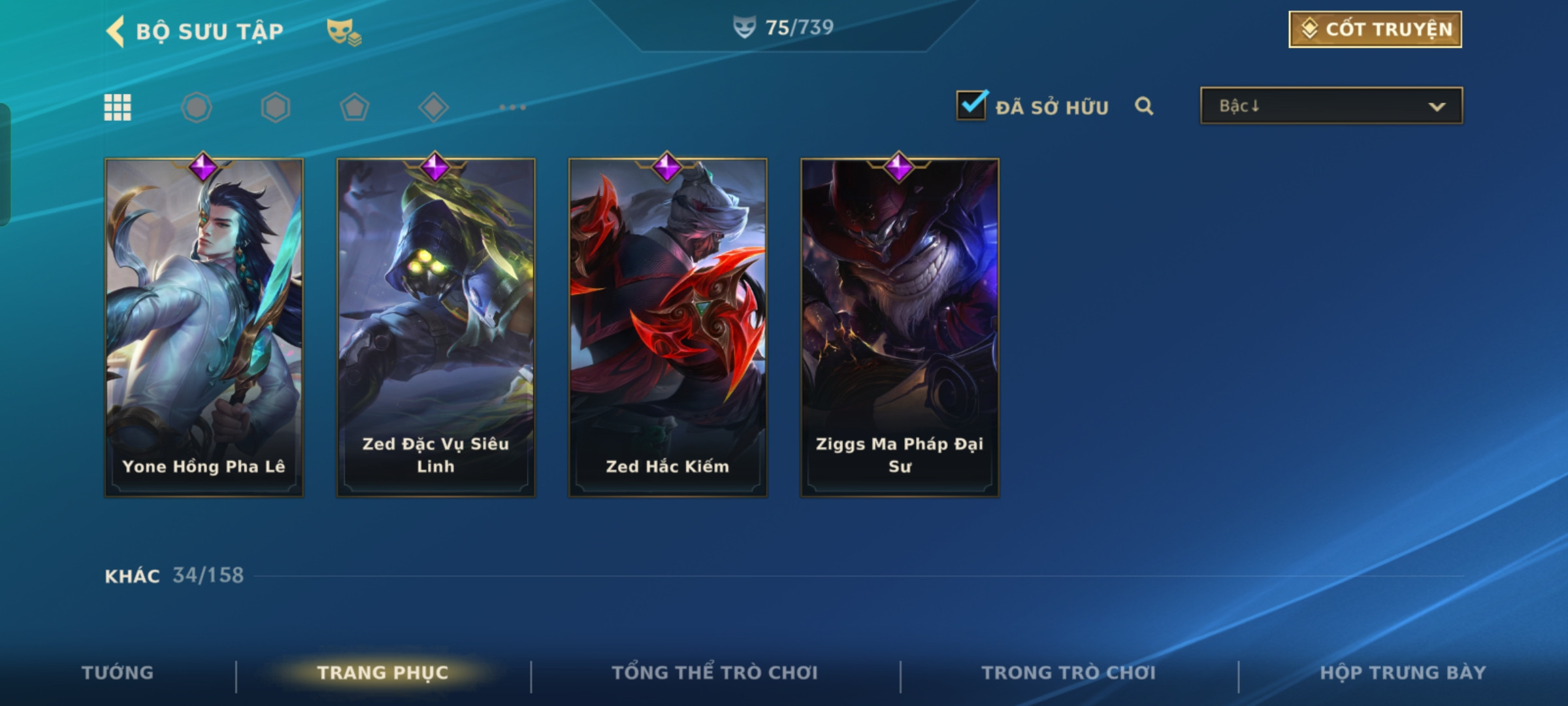This screenshot has width=1568, height=706.
Task: Show more filters via the three dots
Action: [x=512, y=107]
